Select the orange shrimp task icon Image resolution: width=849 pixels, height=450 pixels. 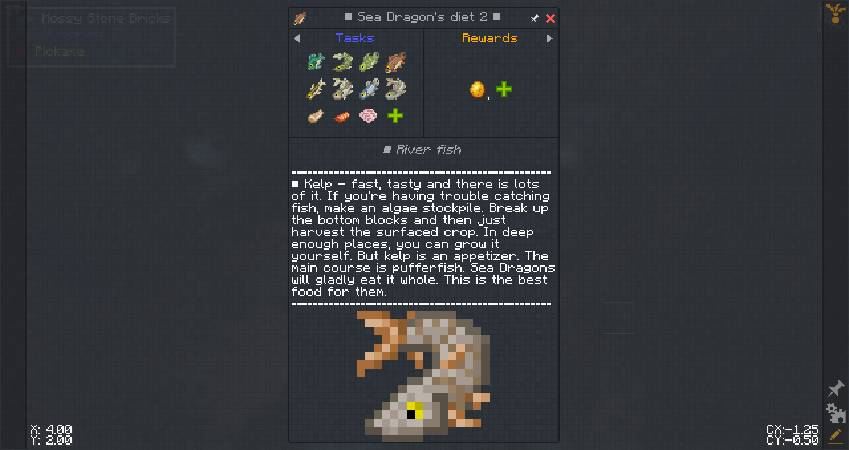tap(342, 116)
